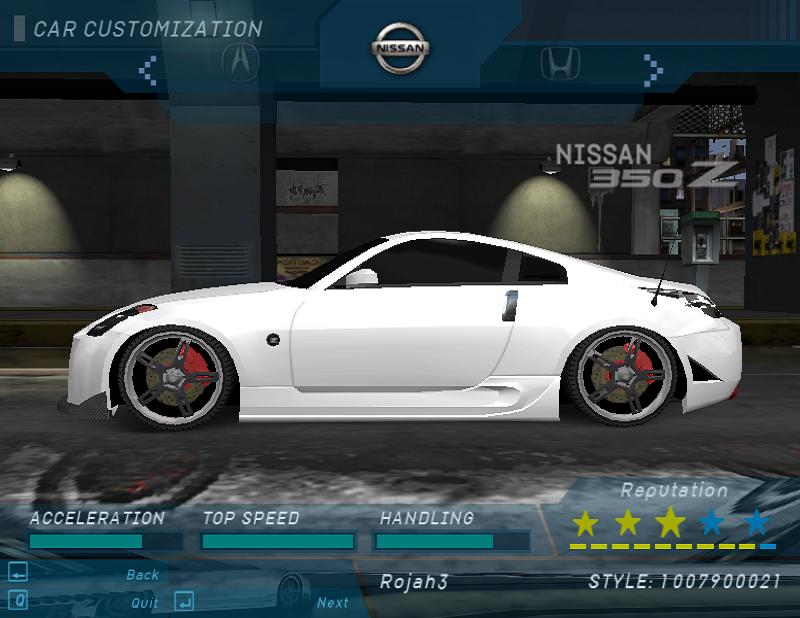Return with the Back option
The height and width of the screenshot is (618, 800).
[143, 575]
